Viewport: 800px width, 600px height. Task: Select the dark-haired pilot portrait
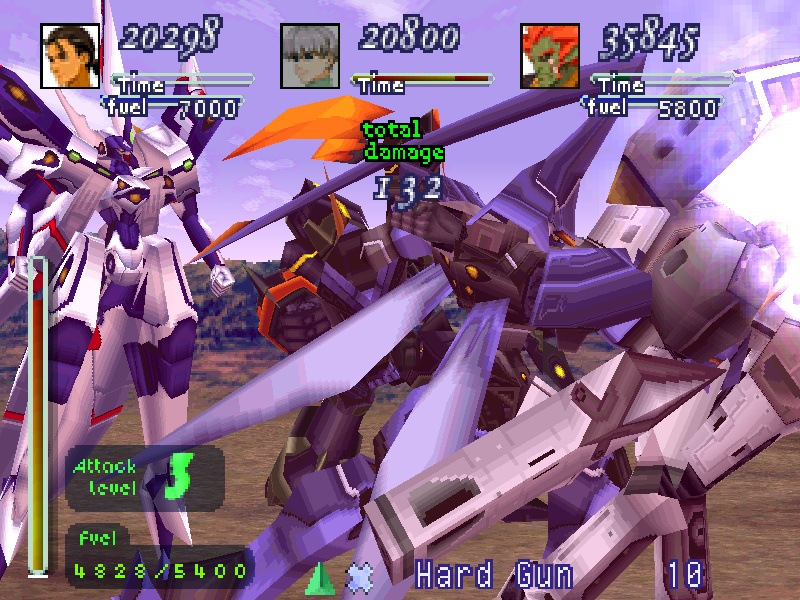(71, 56)
